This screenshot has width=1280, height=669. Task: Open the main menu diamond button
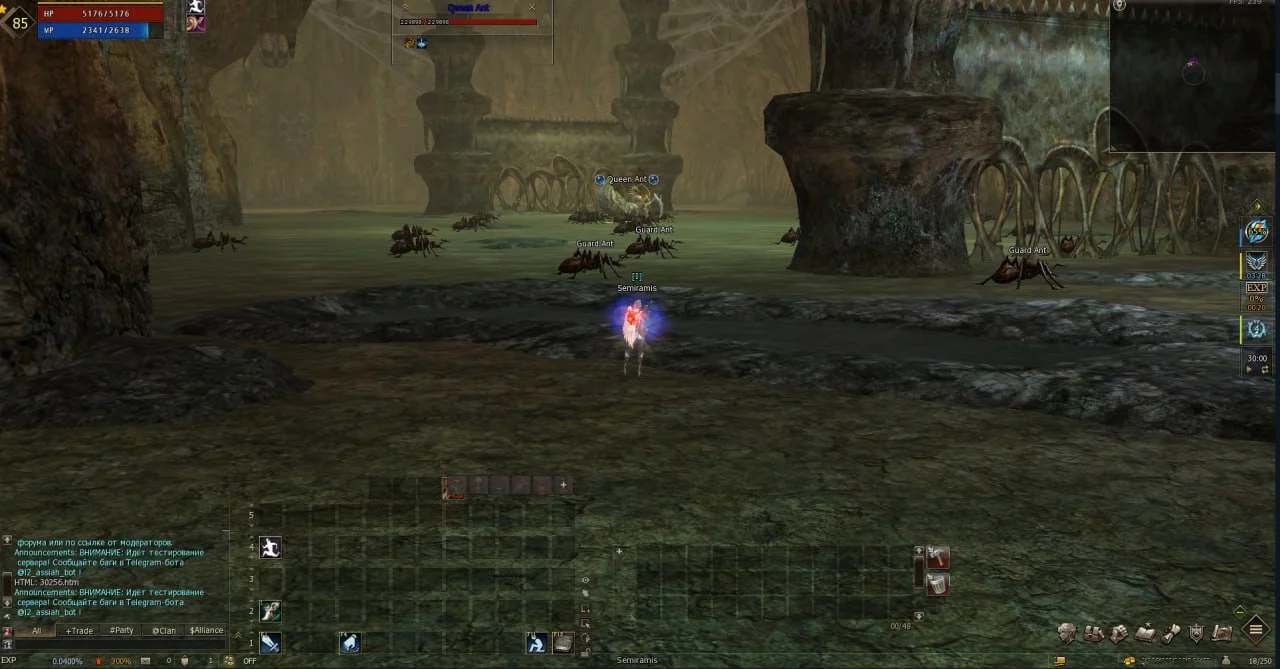click(1255, 630)
